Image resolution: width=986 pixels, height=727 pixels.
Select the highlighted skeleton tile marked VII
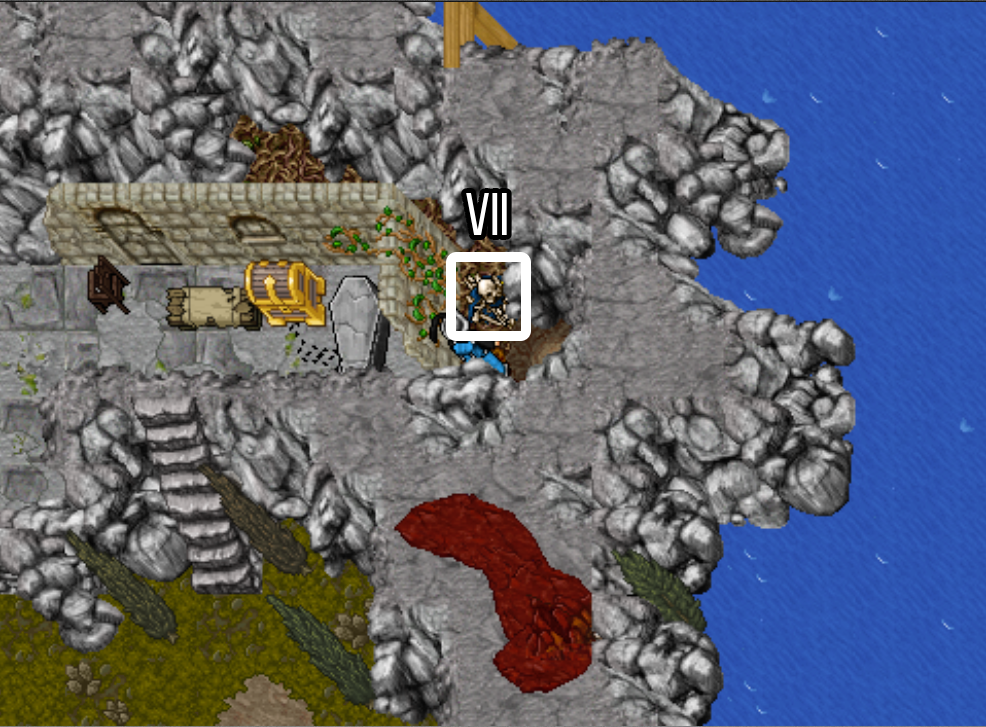[x=487, y=296]
